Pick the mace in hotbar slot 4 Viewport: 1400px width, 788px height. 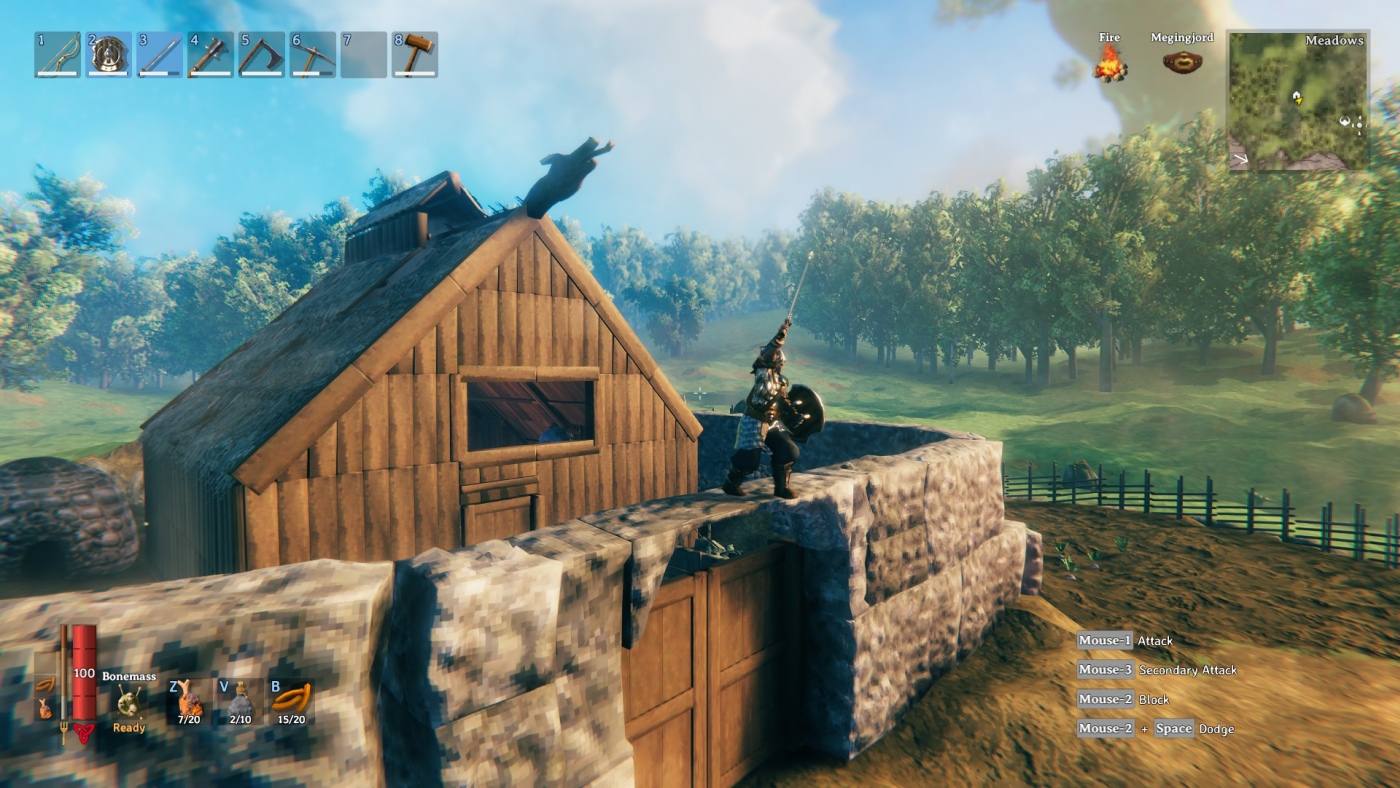(x=211, y=55)
